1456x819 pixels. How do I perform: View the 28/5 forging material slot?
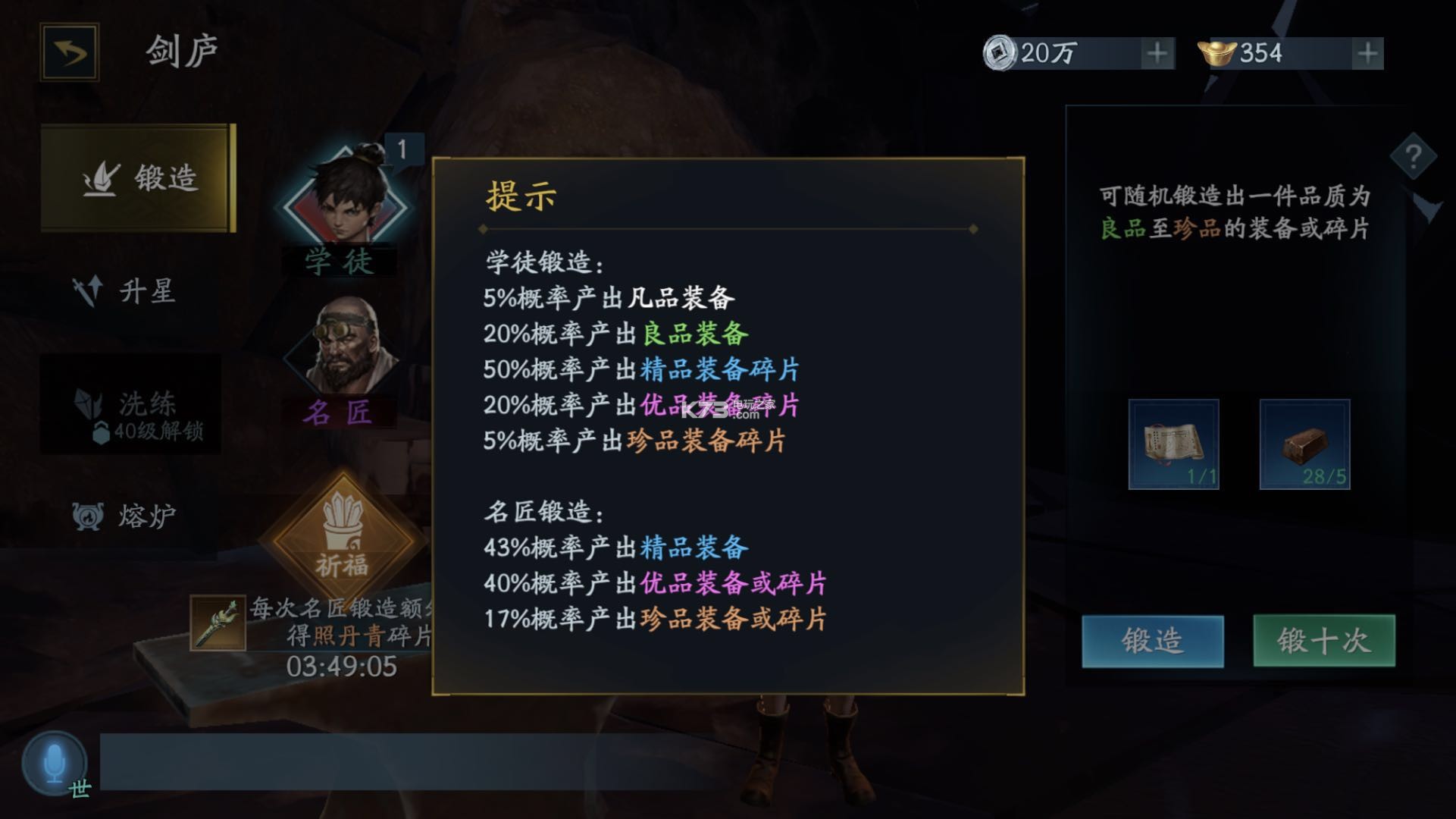click(1305, 444)
